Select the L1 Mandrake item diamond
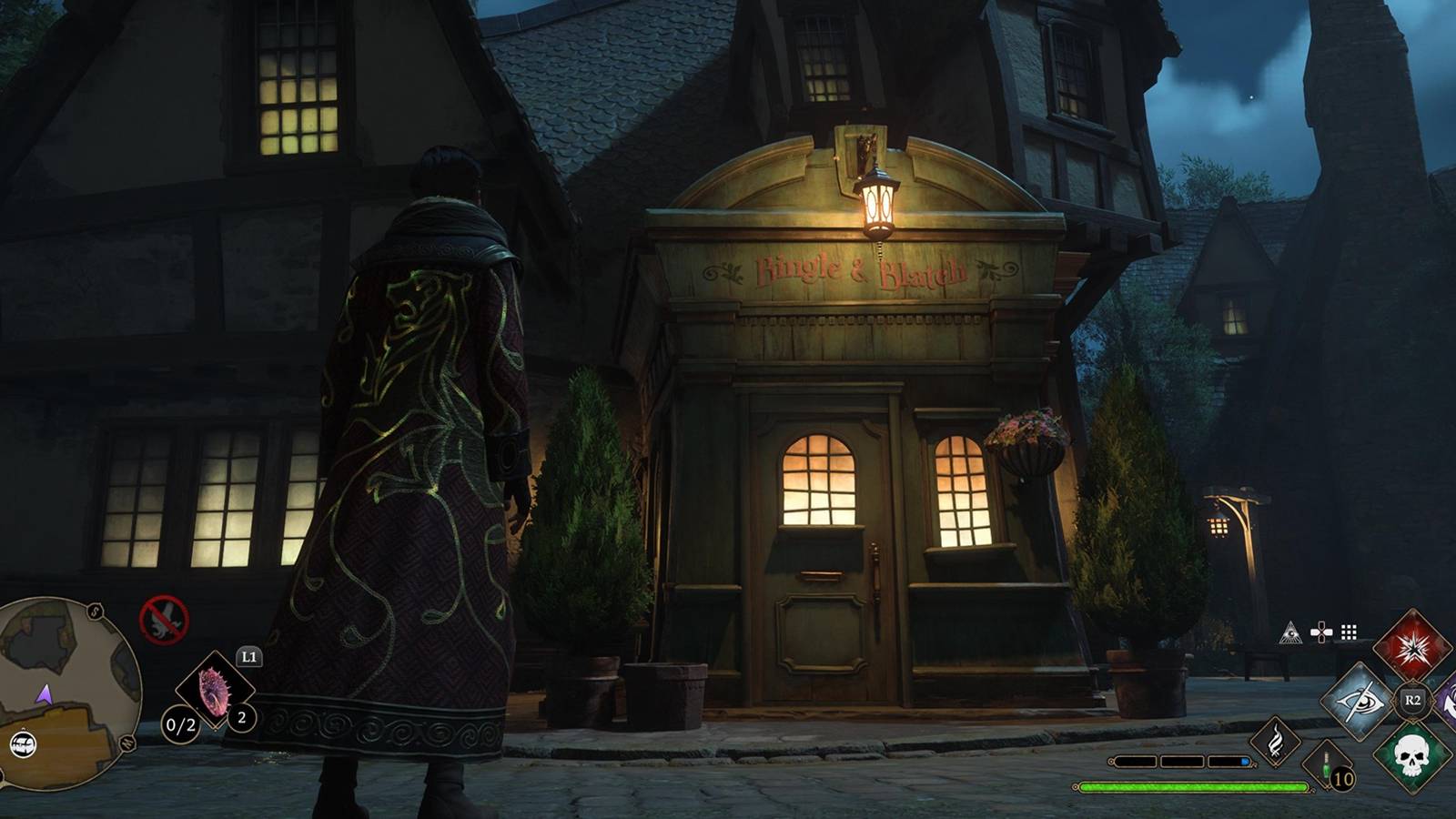Viewport: 1456px width, 819px height. (x=213, y=692)
